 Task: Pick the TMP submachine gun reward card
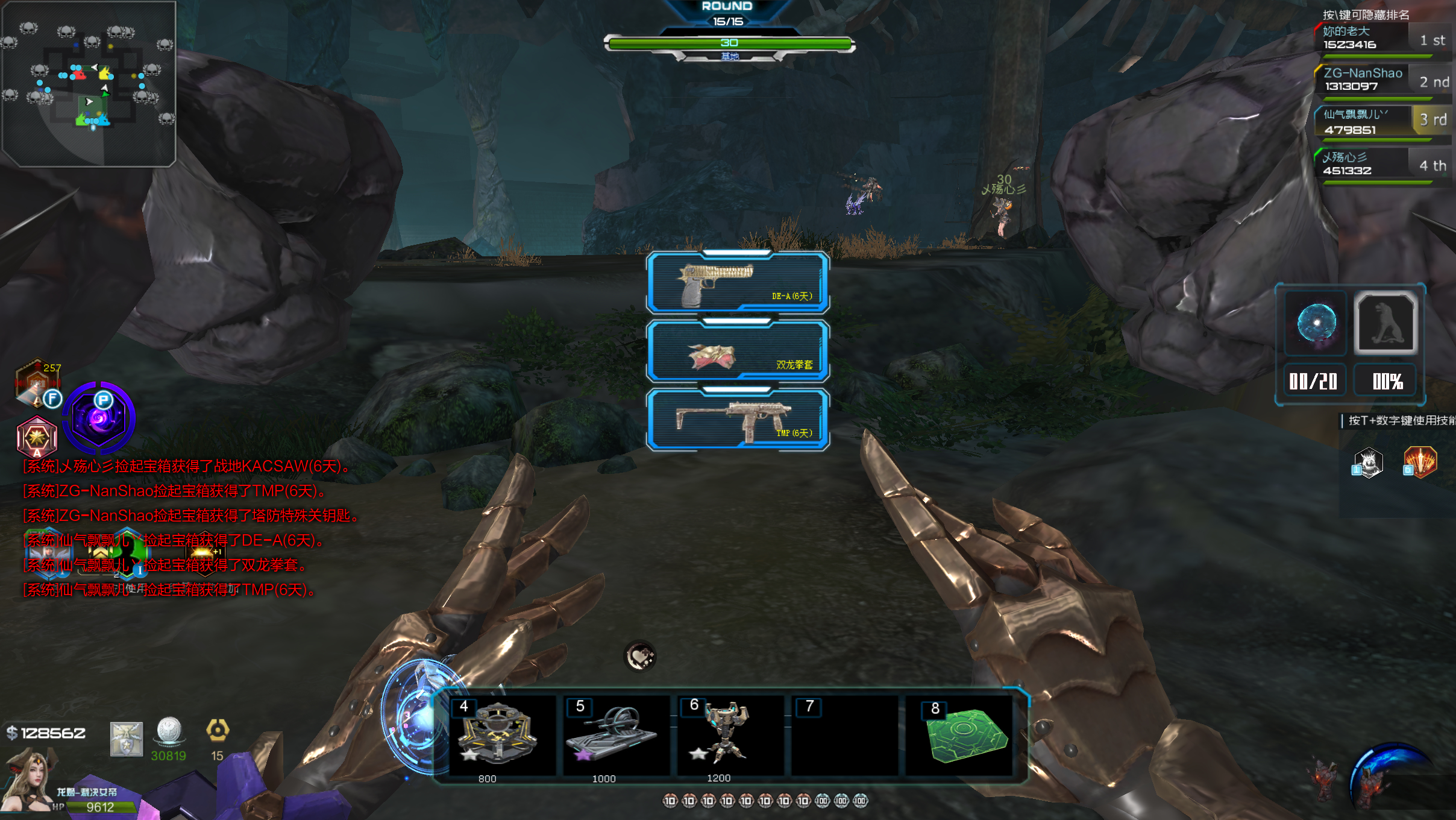pos(738,420)
